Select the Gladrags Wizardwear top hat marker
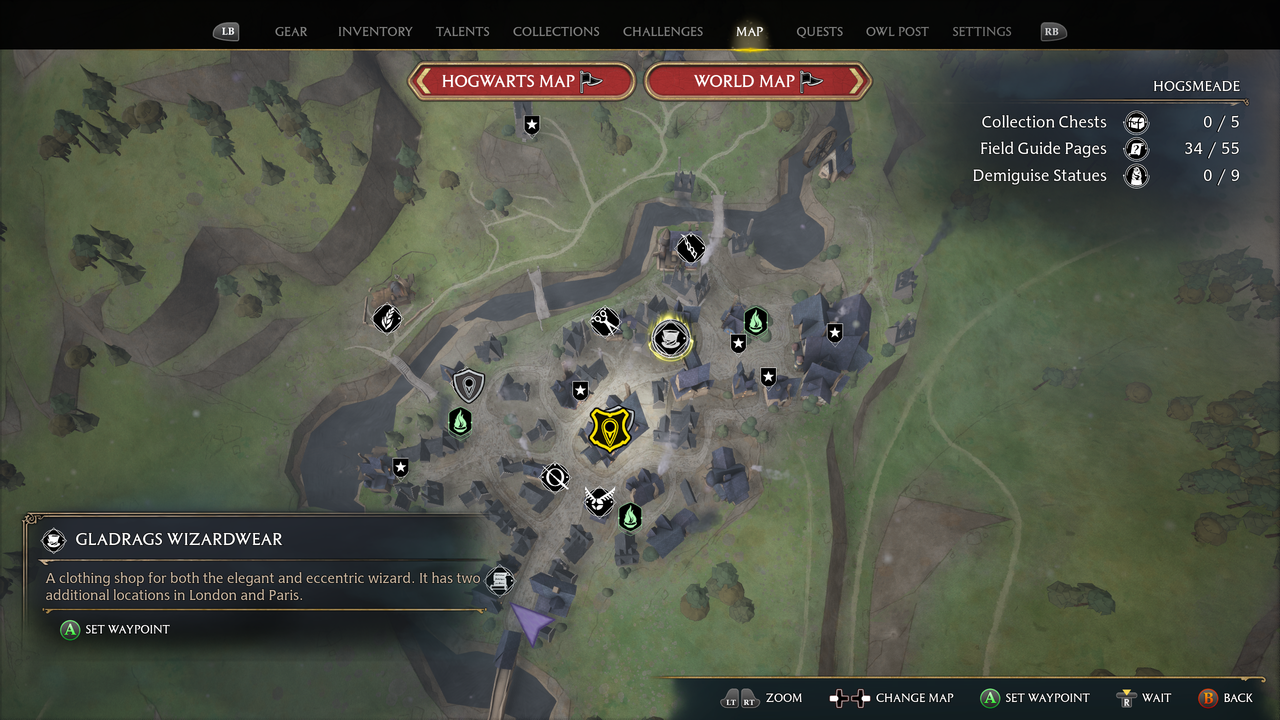 point(670,339)
